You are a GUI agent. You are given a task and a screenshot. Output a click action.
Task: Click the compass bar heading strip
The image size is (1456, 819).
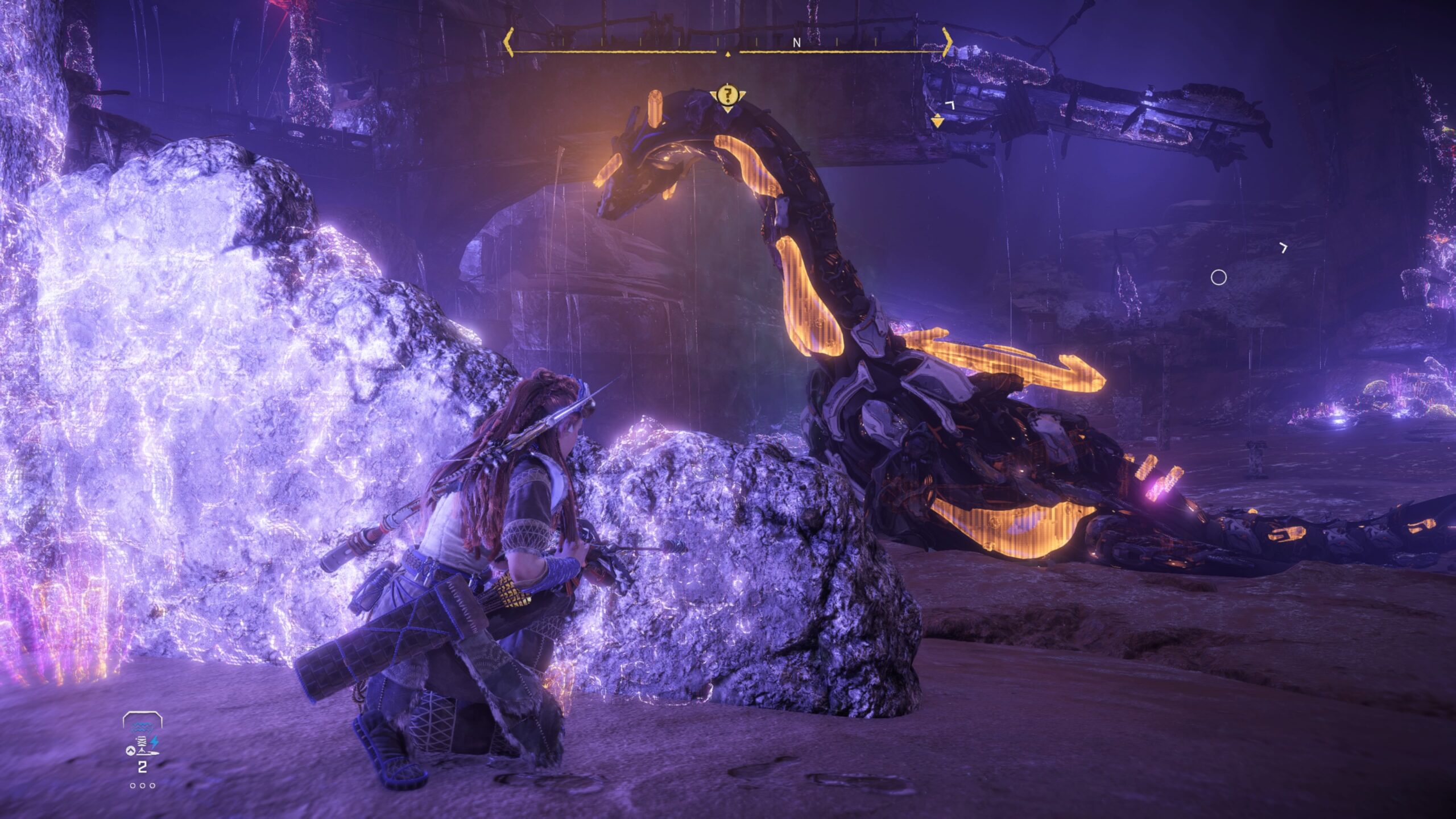(727, 43)
